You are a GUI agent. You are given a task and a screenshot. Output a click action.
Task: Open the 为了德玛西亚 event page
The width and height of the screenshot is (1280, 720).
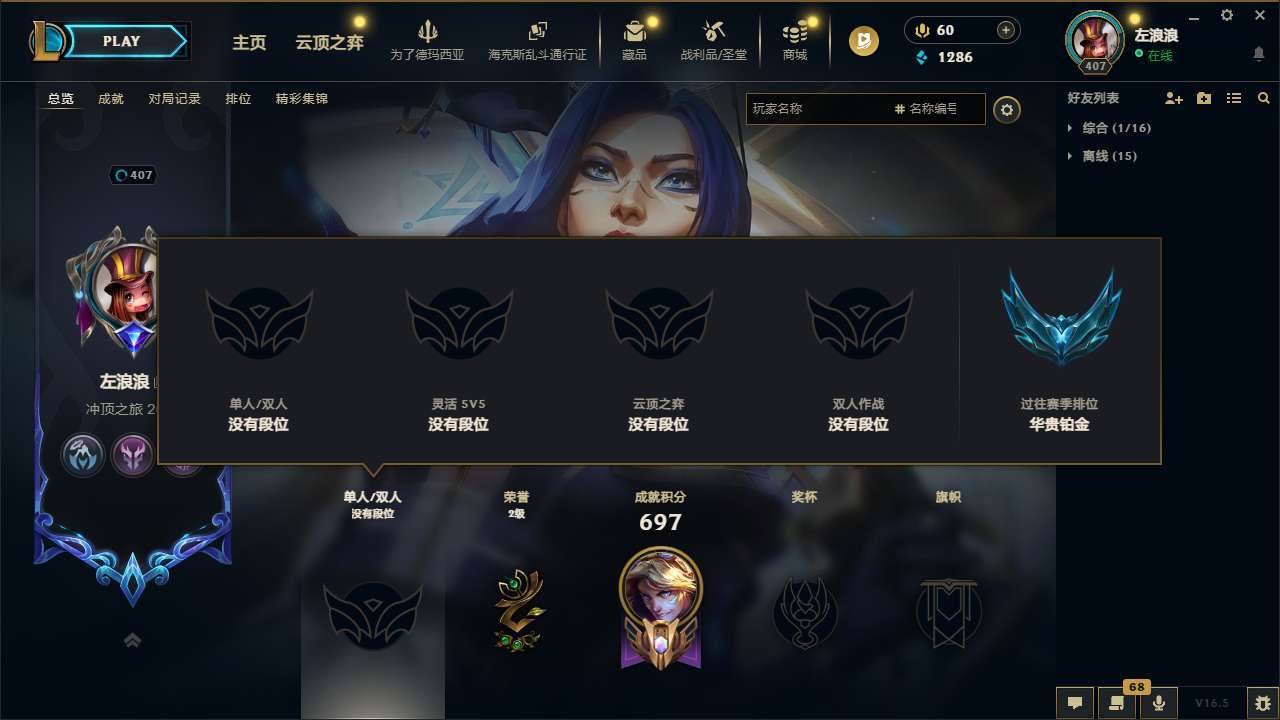(x=429, y=40)
